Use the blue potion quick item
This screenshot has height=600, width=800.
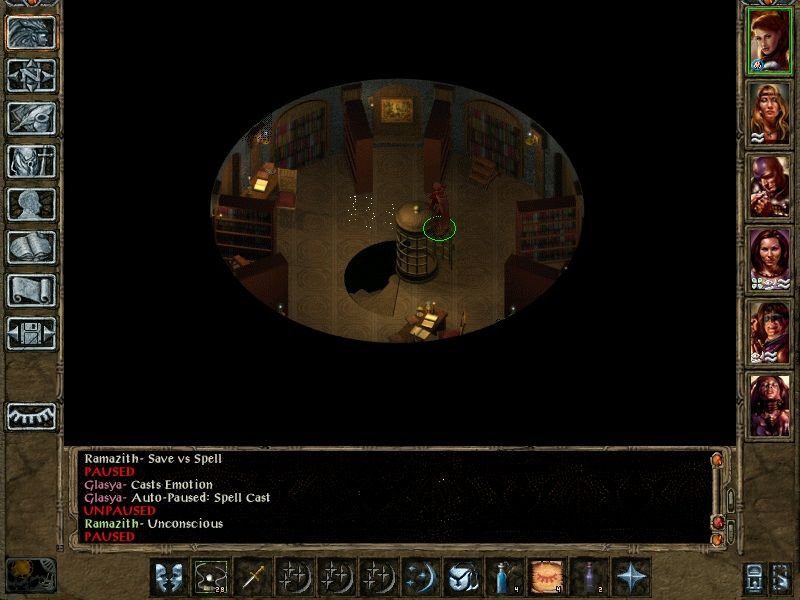coord(501,577)
